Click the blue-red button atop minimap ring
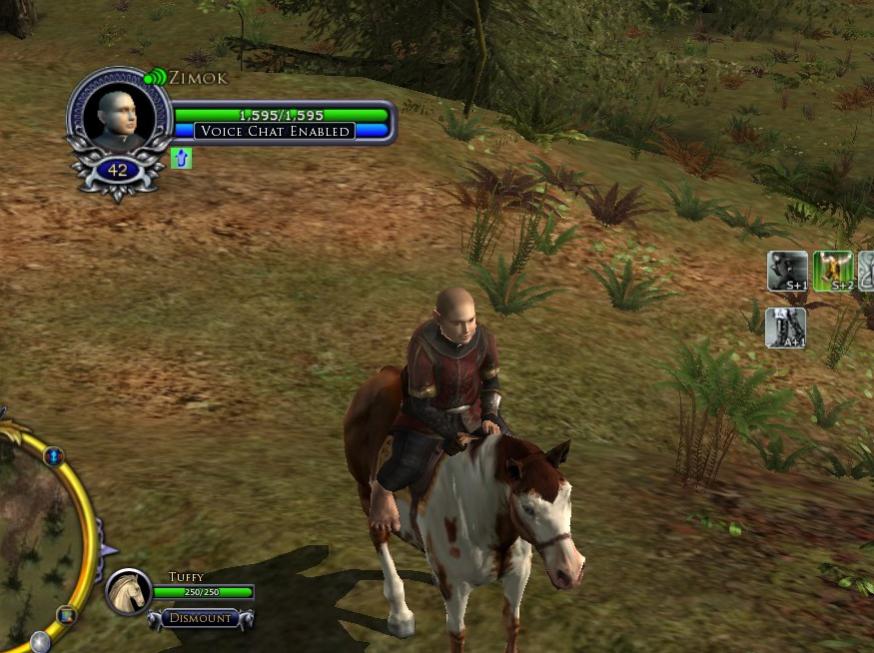Screen dimensions: 874x653 (54, 457)
